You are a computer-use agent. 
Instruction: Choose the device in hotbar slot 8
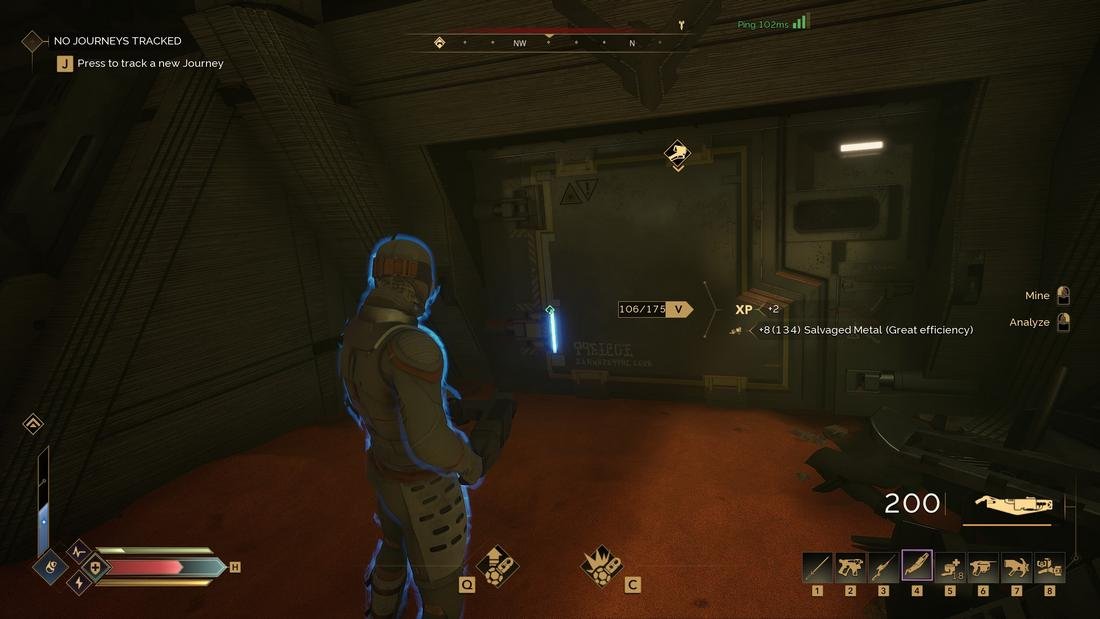coord(1049,566)
